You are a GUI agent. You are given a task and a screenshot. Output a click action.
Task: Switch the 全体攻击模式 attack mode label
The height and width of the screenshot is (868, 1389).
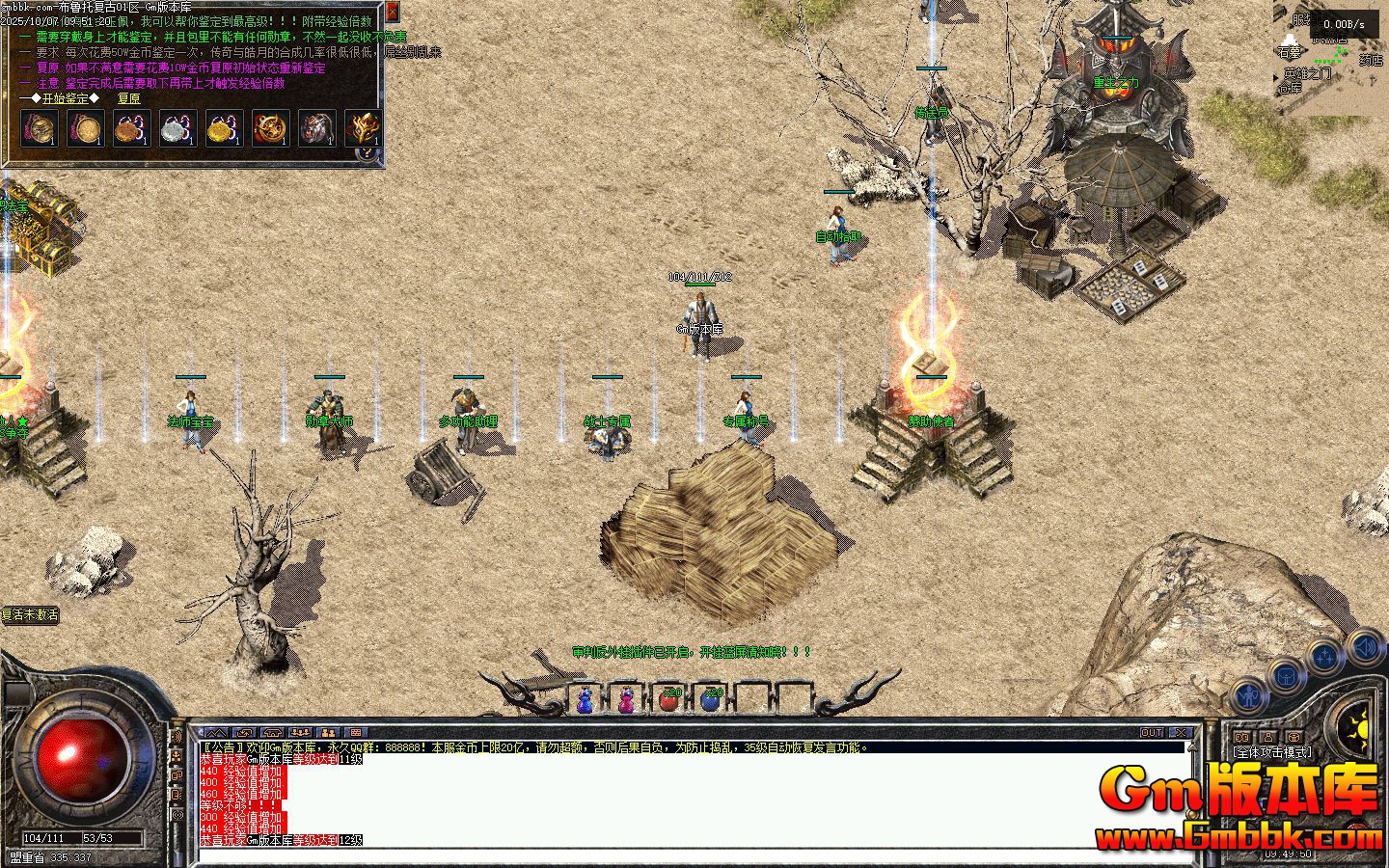(x=1272, y=752)
